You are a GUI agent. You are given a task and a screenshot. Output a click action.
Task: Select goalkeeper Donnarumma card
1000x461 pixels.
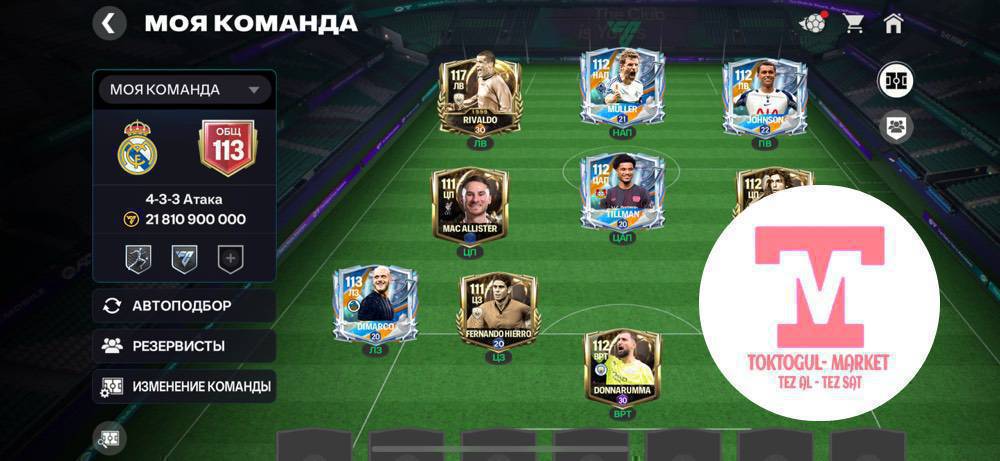622,368
